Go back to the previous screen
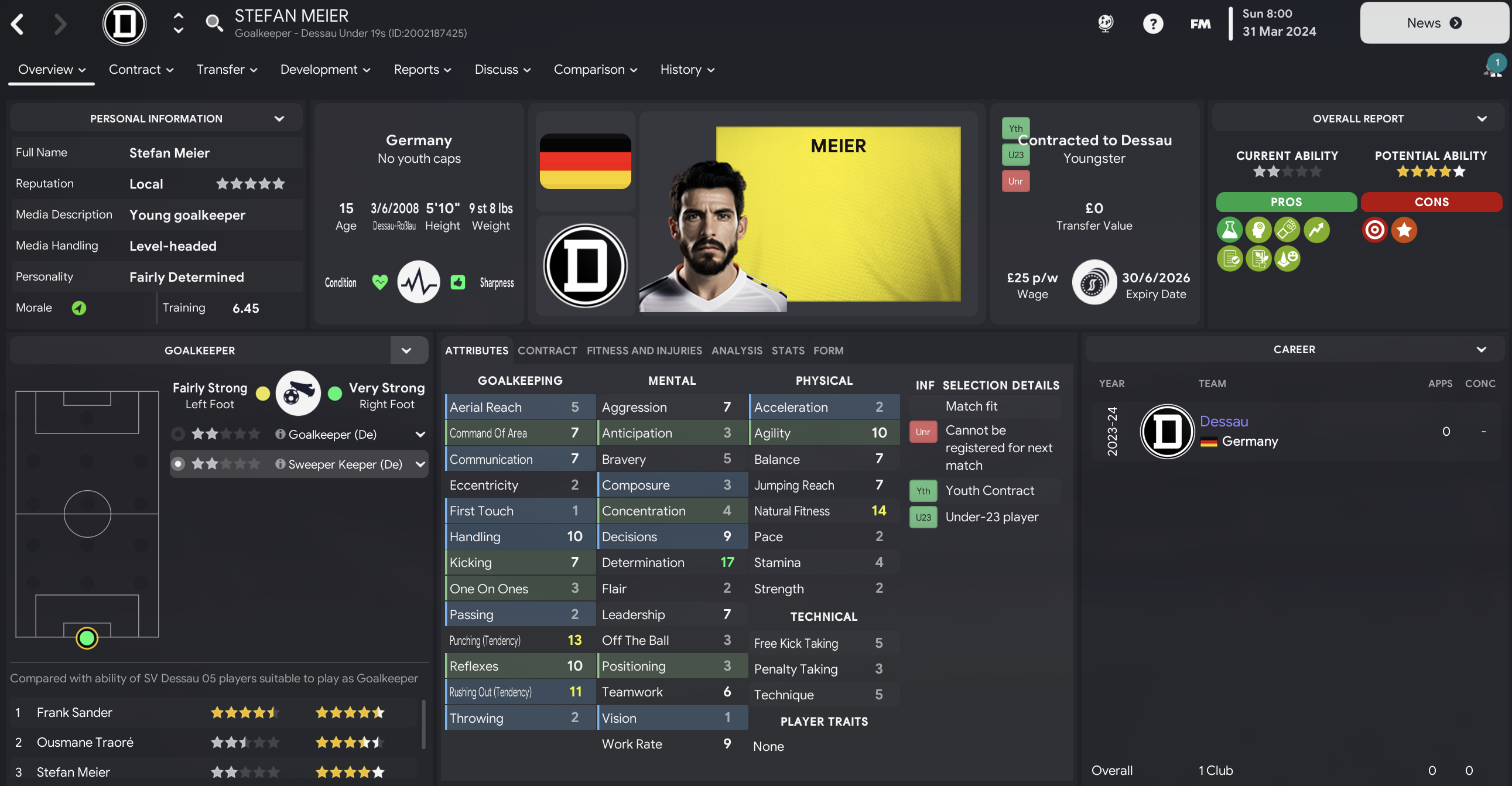The image size is (1512, 786). pos(18,24)
